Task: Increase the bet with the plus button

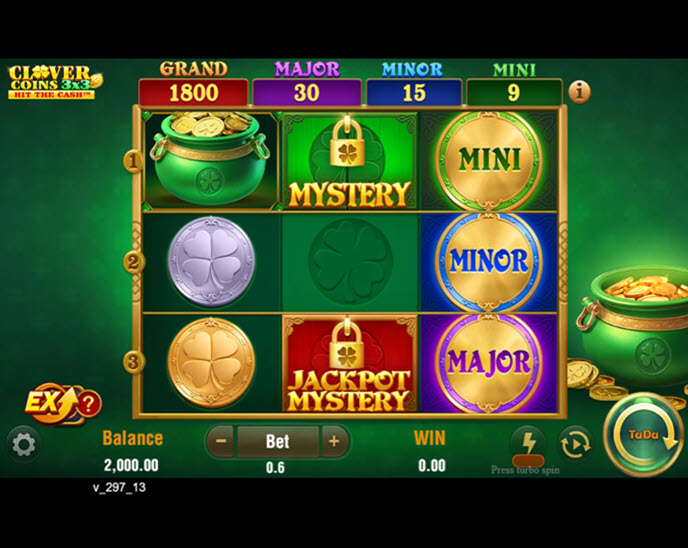Action: pyautogui.click(x=334, y=441)
